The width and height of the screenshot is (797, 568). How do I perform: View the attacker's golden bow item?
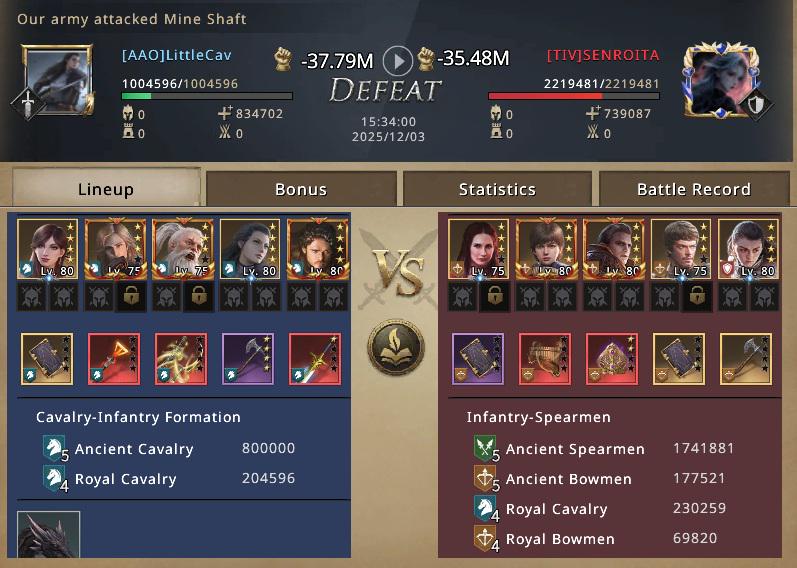[180, 359]
